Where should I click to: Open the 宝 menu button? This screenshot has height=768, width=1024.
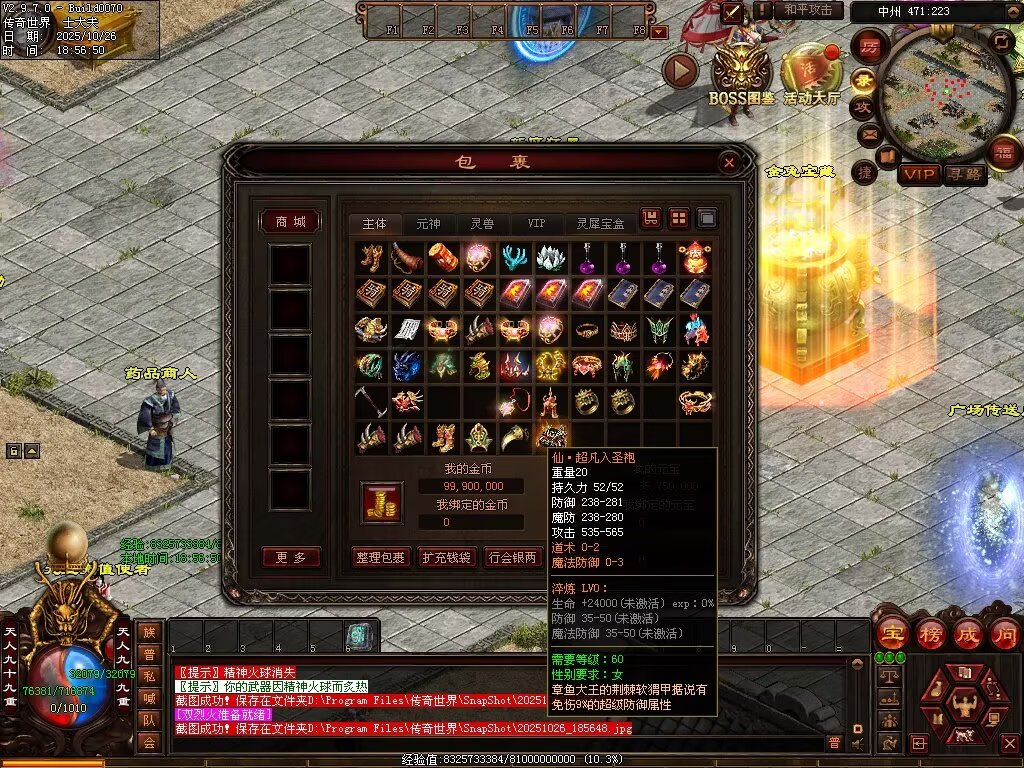[891, 632]
